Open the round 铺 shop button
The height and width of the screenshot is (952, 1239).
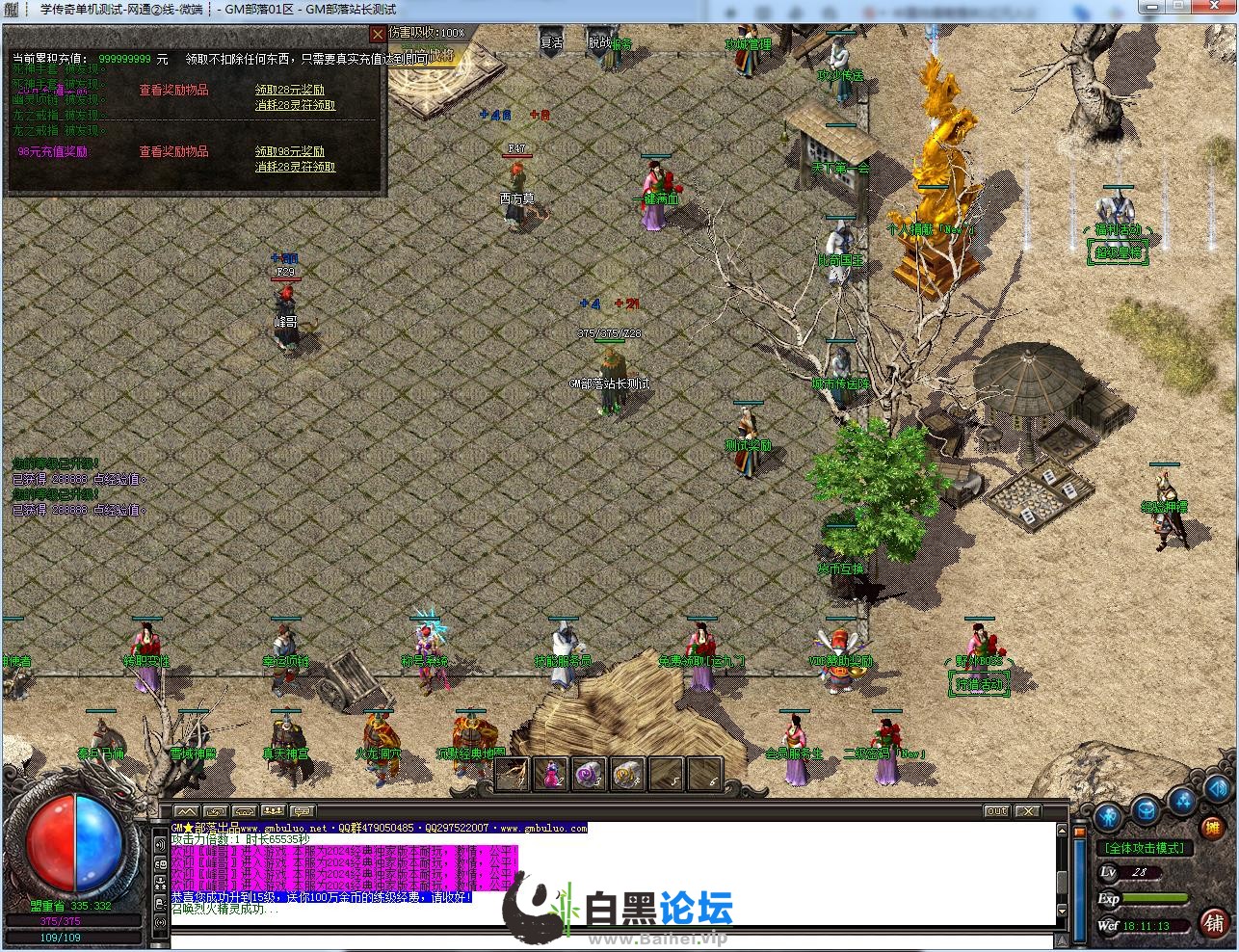(x=1213, y=922)
